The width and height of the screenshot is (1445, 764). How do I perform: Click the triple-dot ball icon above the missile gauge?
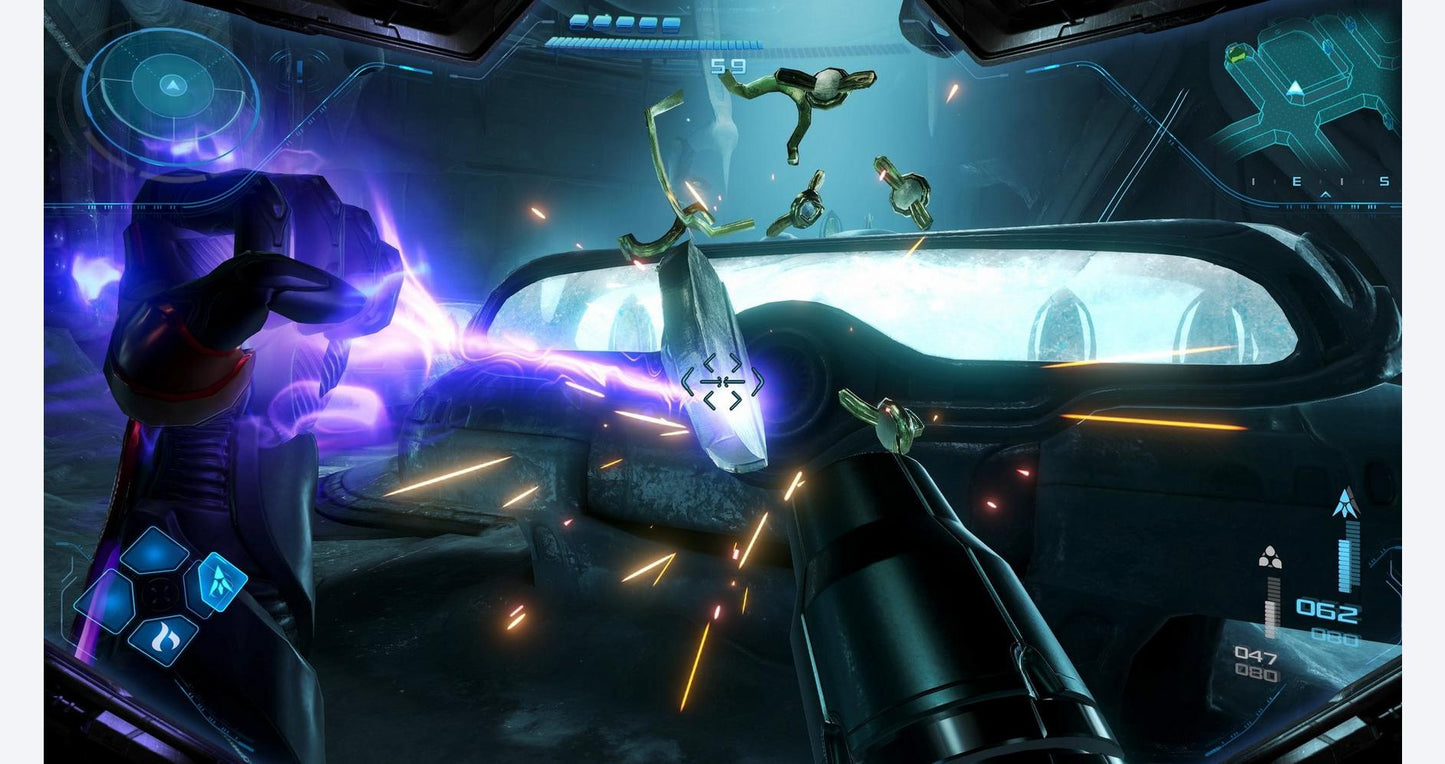[x=1270, y=556]
